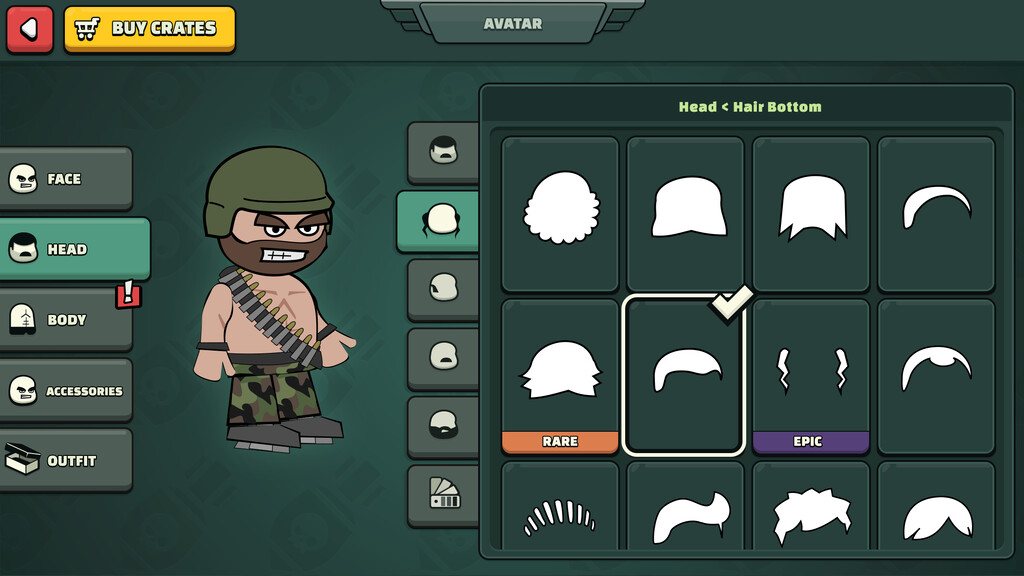This screenshot has height=576, width=1024.
Task: Open the Outfit category
Action: tap(66, 461)
